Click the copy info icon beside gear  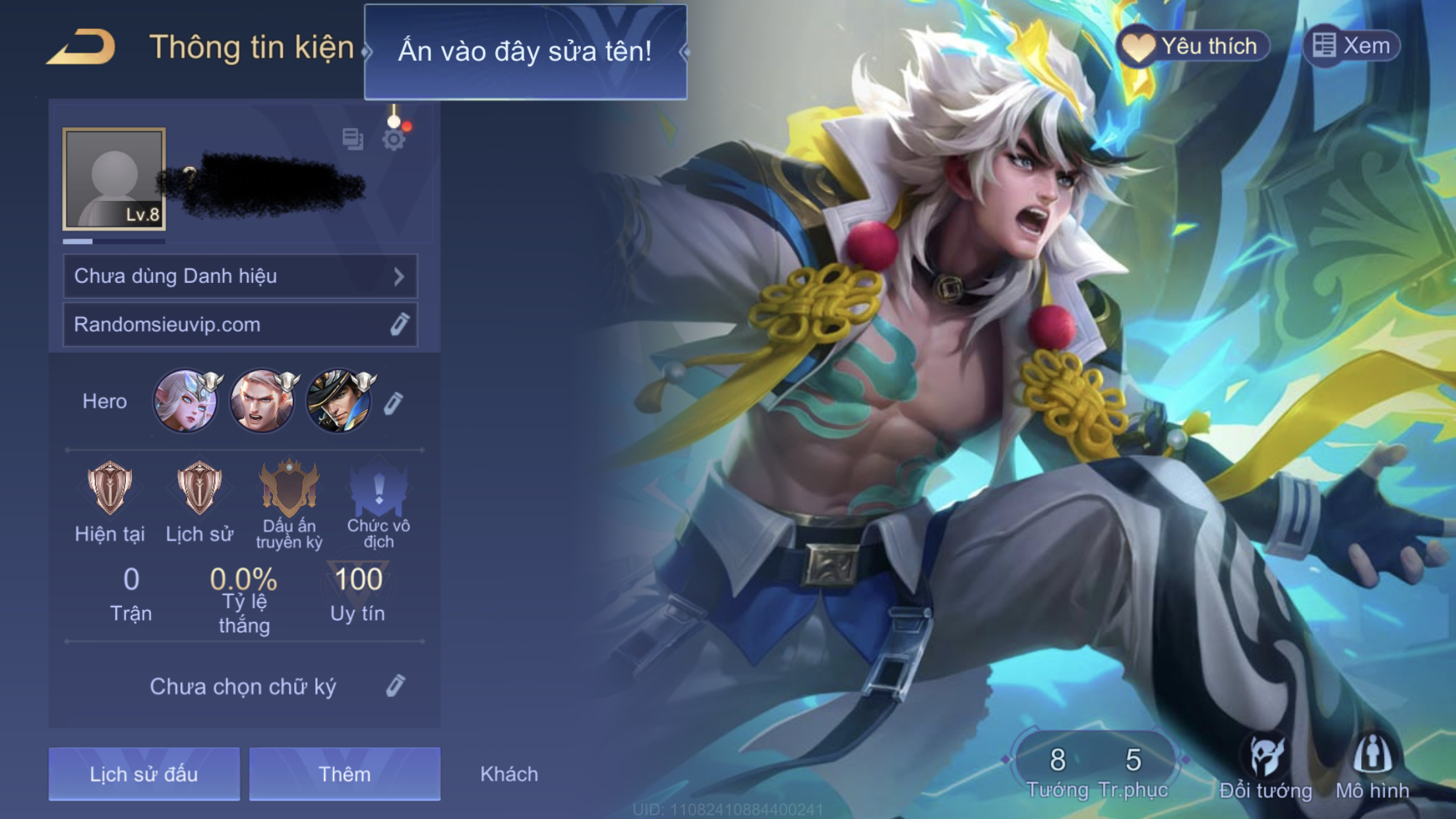click(353, 138)
